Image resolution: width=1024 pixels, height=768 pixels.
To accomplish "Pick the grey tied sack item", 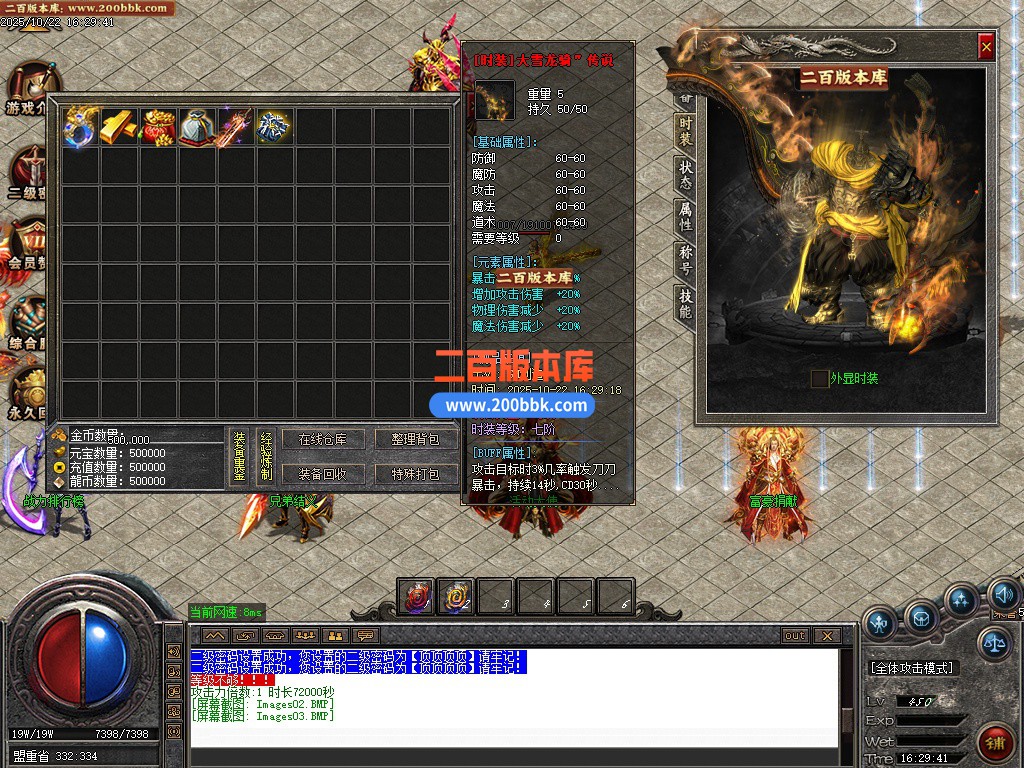I will click(x=197, y=127).
